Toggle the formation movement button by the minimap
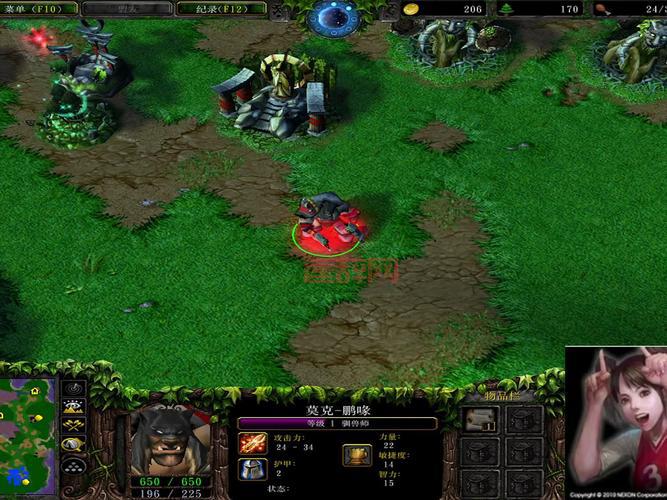Viewport: 667px width, 500px height. click(73, 466)
